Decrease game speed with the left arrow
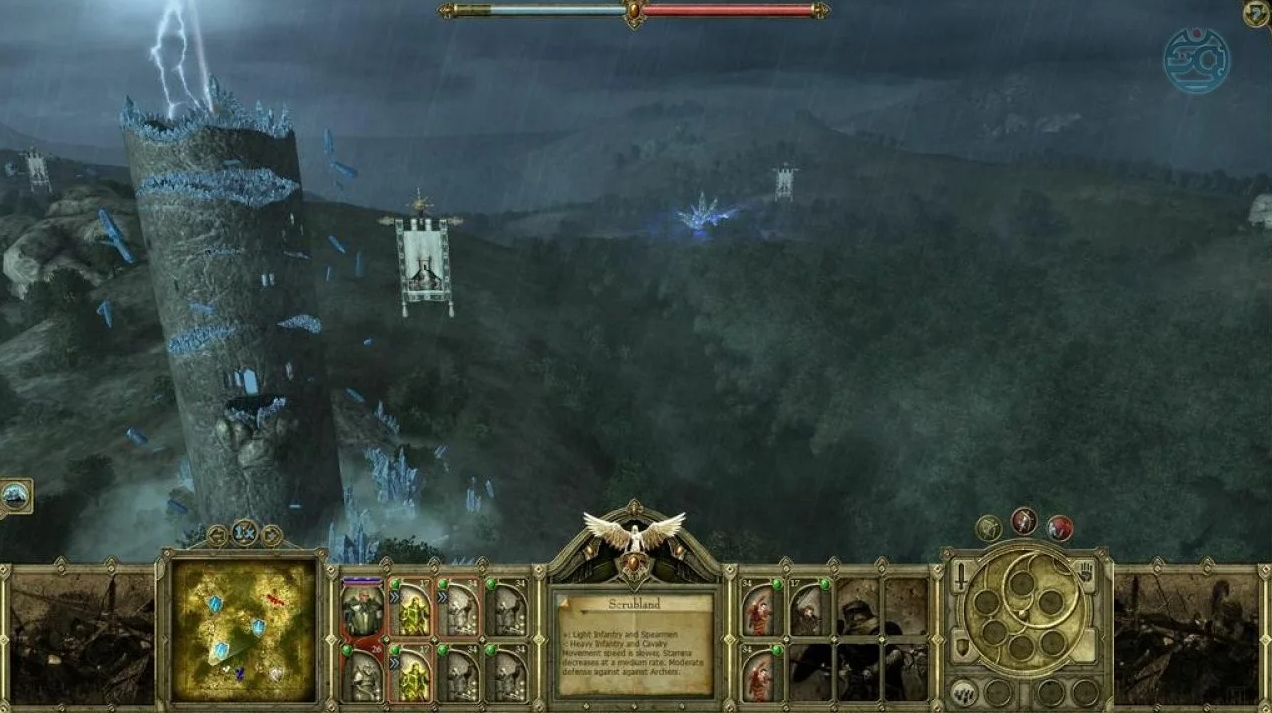The width and height of the screenshot is (1272, 713). [218, 535]
